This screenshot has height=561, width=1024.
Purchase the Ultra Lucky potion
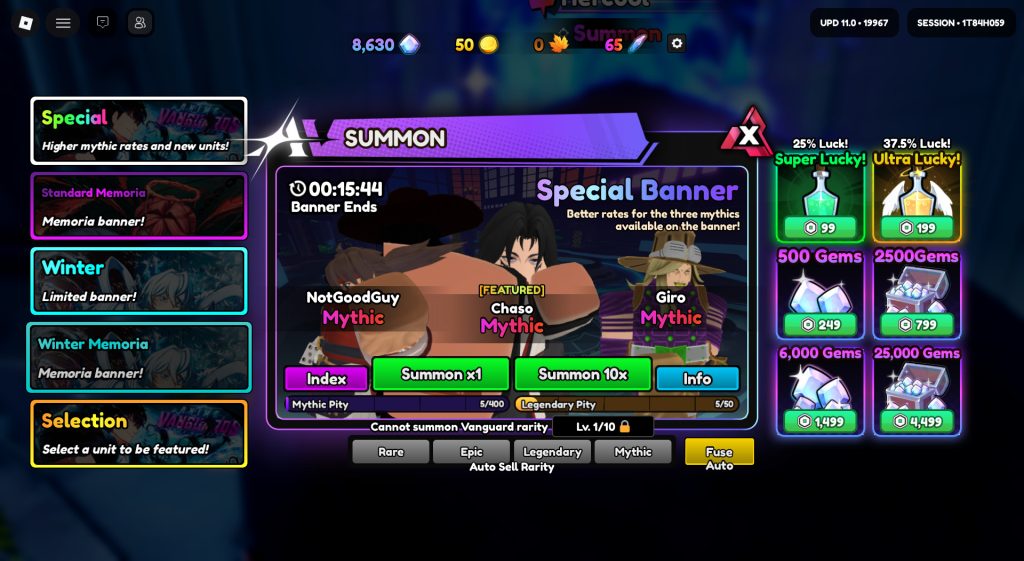[x=917, y=198]
